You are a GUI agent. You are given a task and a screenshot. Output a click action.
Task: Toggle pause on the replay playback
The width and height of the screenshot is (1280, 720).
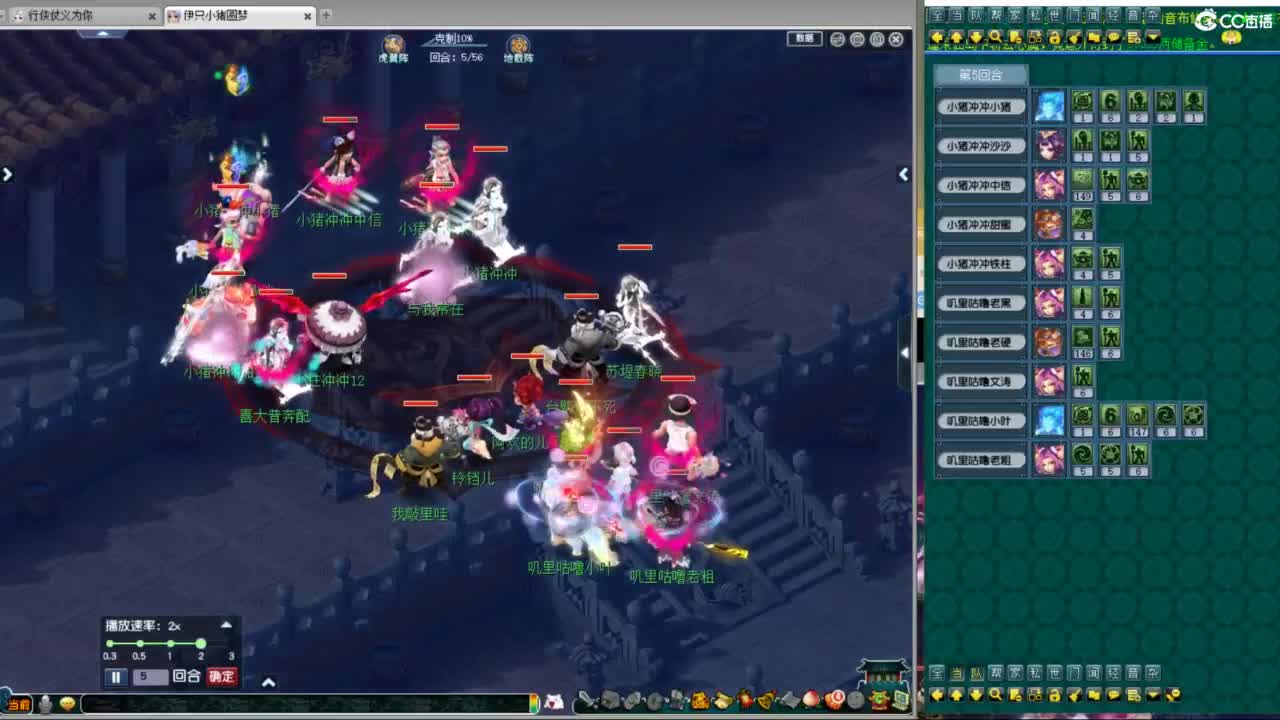[116, 676]
